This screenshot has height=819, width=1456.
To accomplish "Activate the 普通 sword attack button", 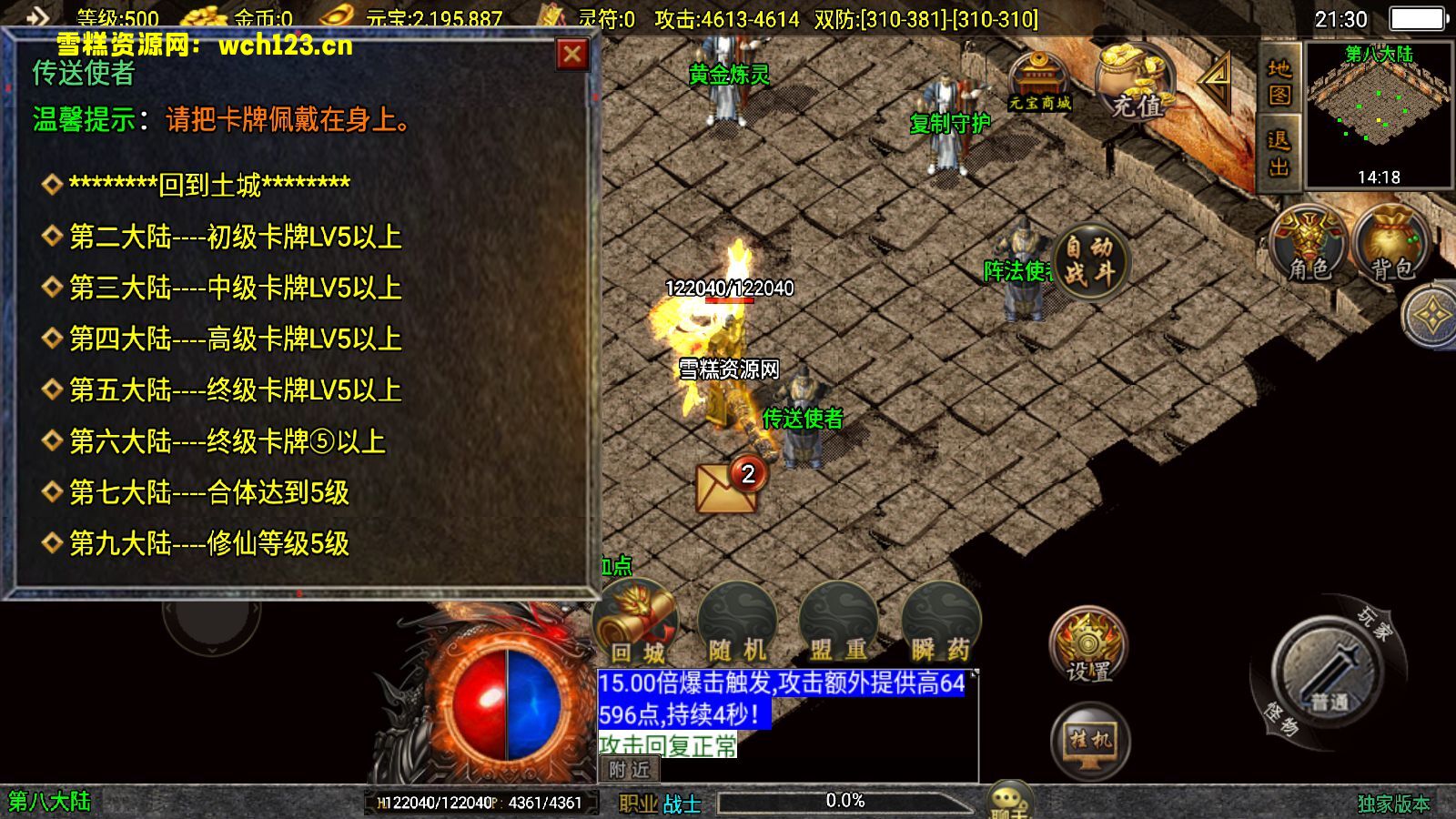I will click(1329, 673).
